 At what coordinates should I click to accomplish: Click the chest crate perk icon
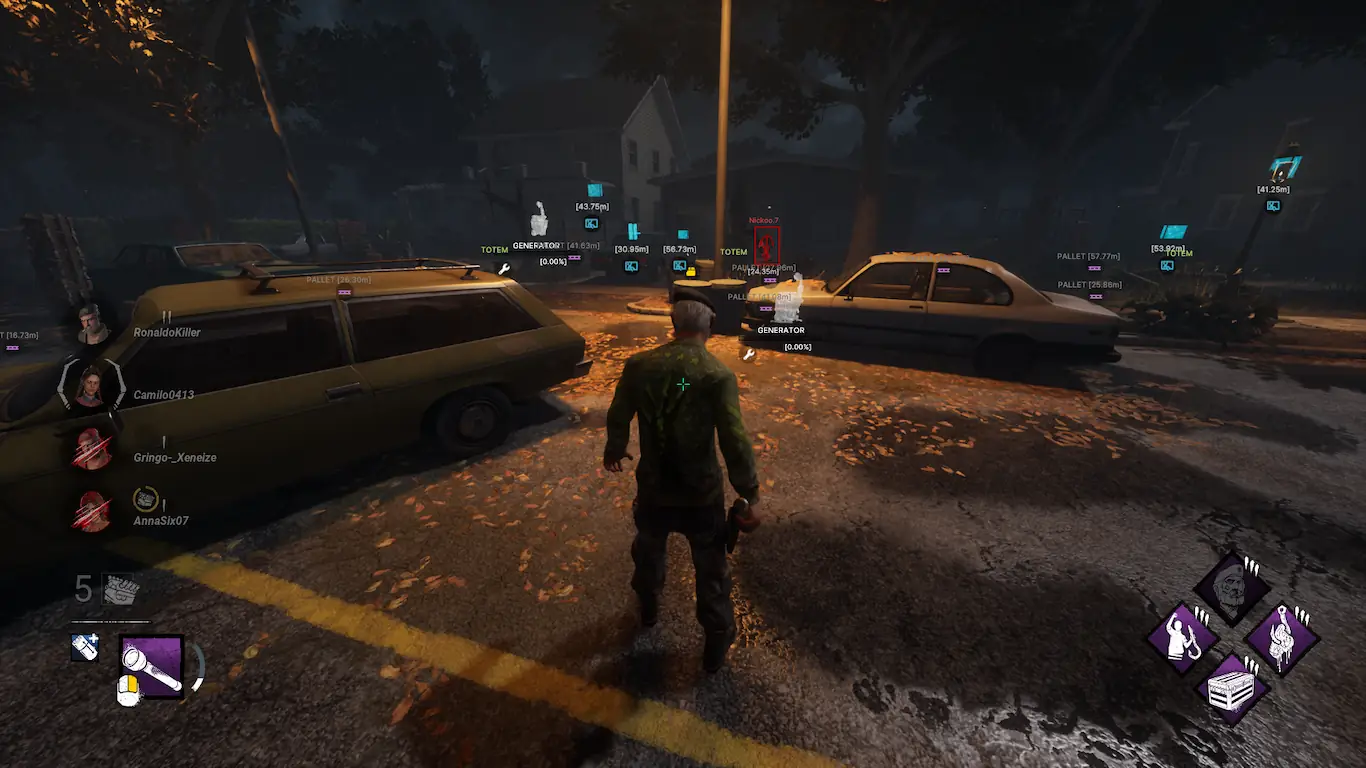point(1231,688)
